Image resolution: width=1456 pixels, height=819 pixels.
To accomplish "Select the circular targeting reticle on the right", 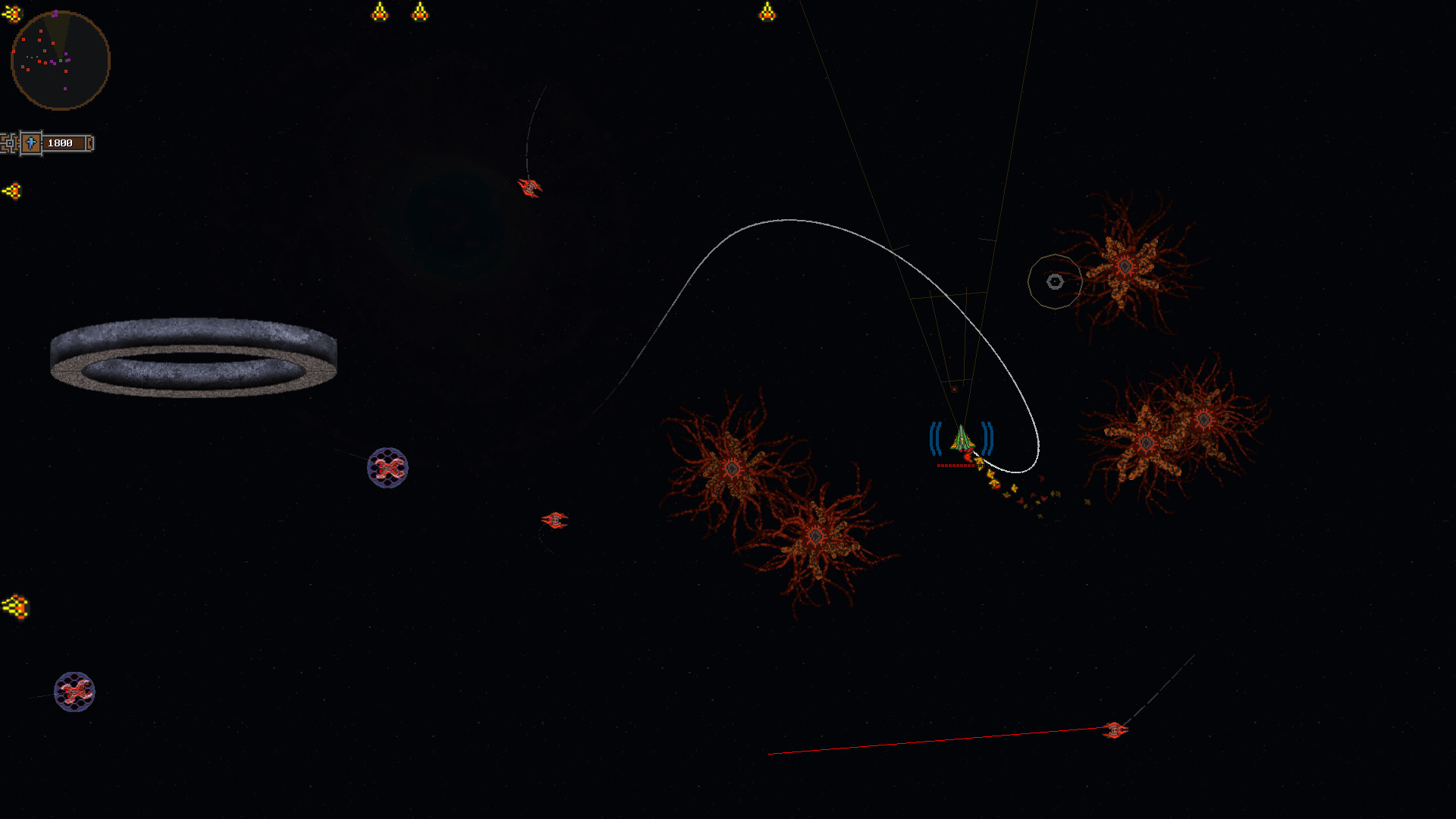I will pos(1055,281).
